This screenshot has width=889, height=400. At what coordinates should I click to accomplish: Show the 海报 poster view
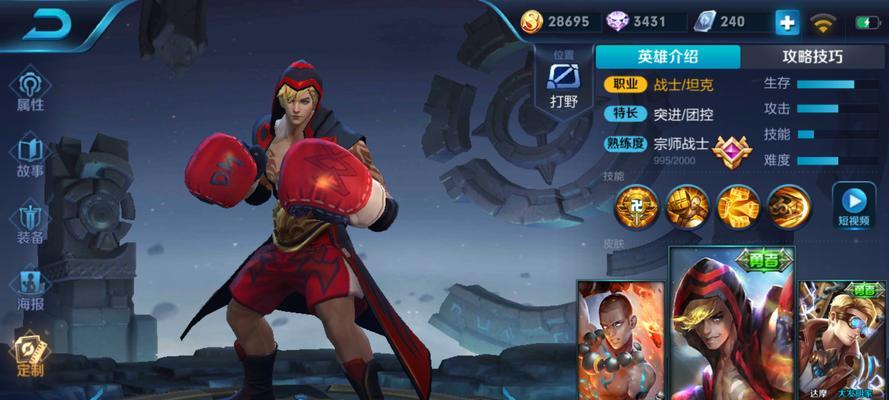click(x=30, y=290)
